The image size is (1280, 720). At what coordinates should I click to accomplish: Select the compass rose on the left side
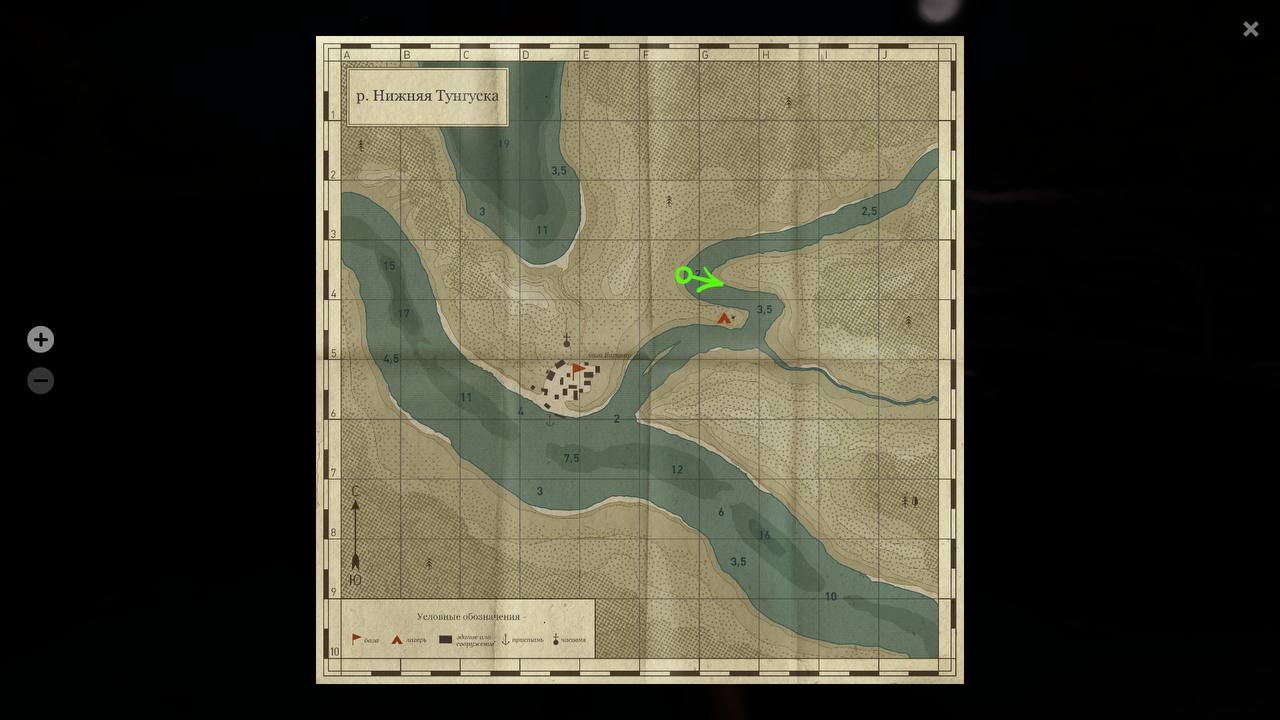pos(356,537)
